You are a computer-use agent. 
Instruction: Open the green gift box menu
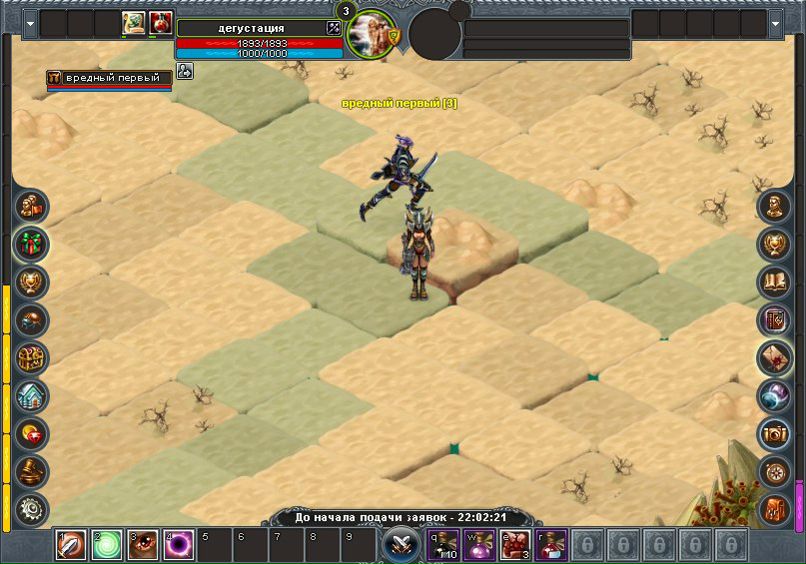point(32,244)
